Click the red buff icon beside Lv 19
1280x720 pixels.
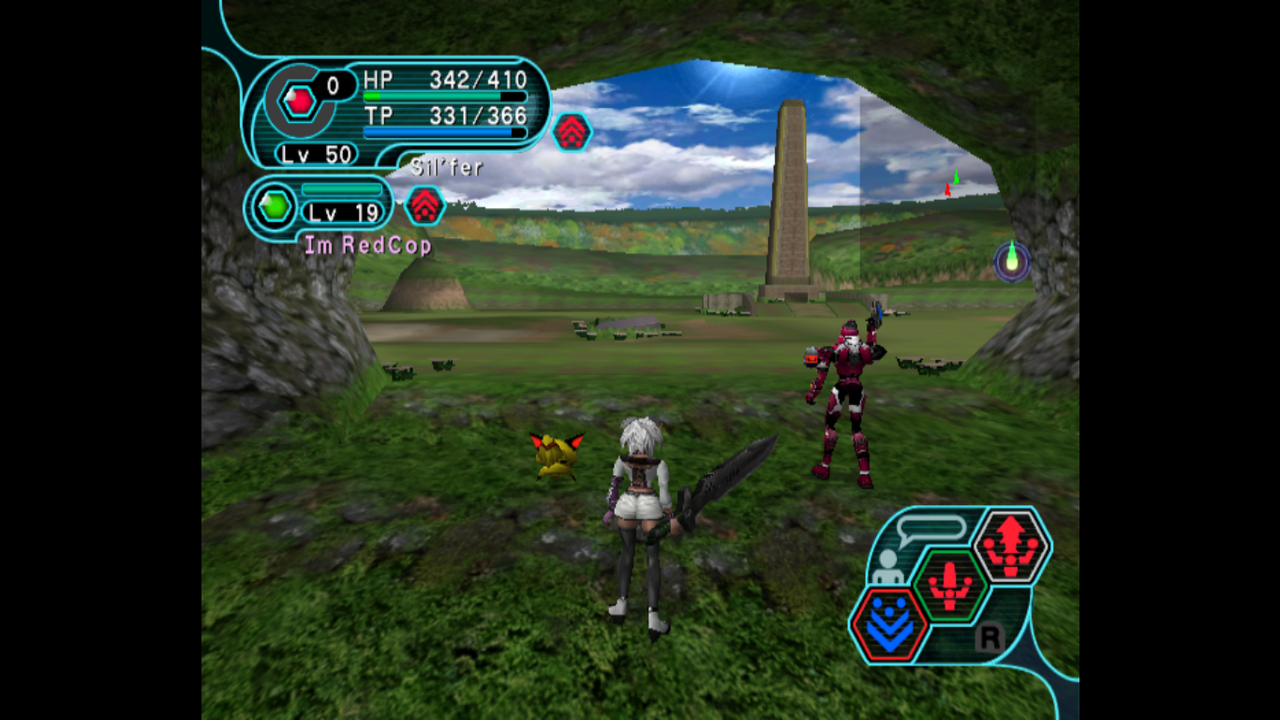pyautogui.click(x=425, y=206)
